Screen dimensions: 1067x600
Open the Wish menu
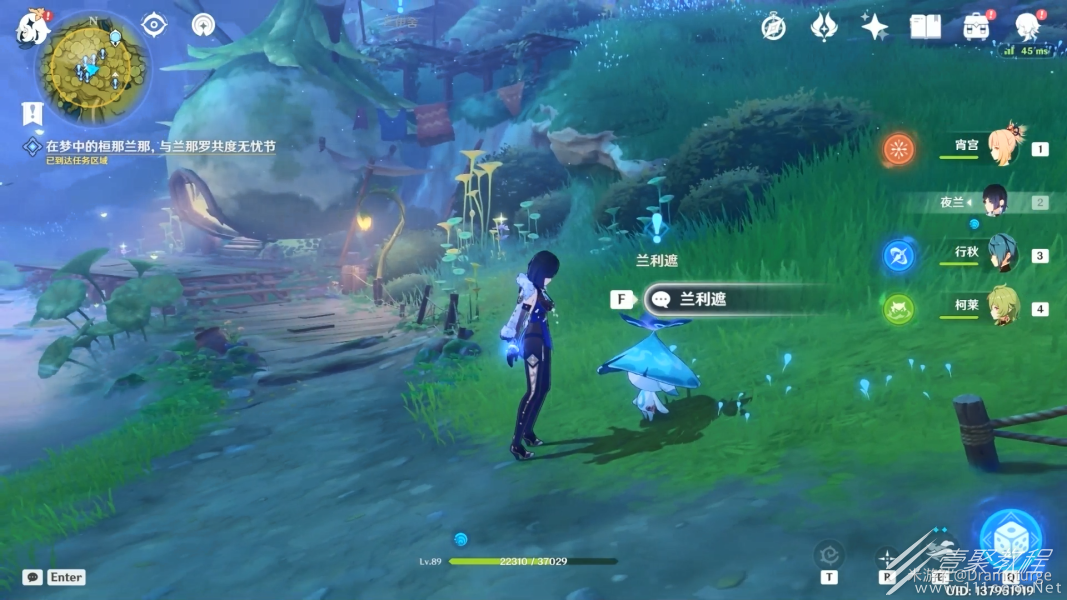click(x=824, y=27)
